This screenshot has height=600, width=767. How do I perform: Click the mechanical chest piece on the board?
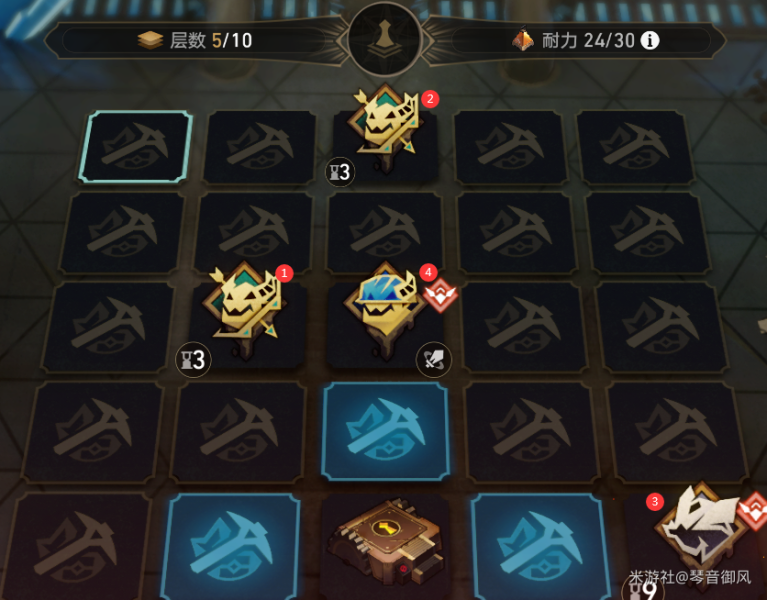(x=384, y=539)
